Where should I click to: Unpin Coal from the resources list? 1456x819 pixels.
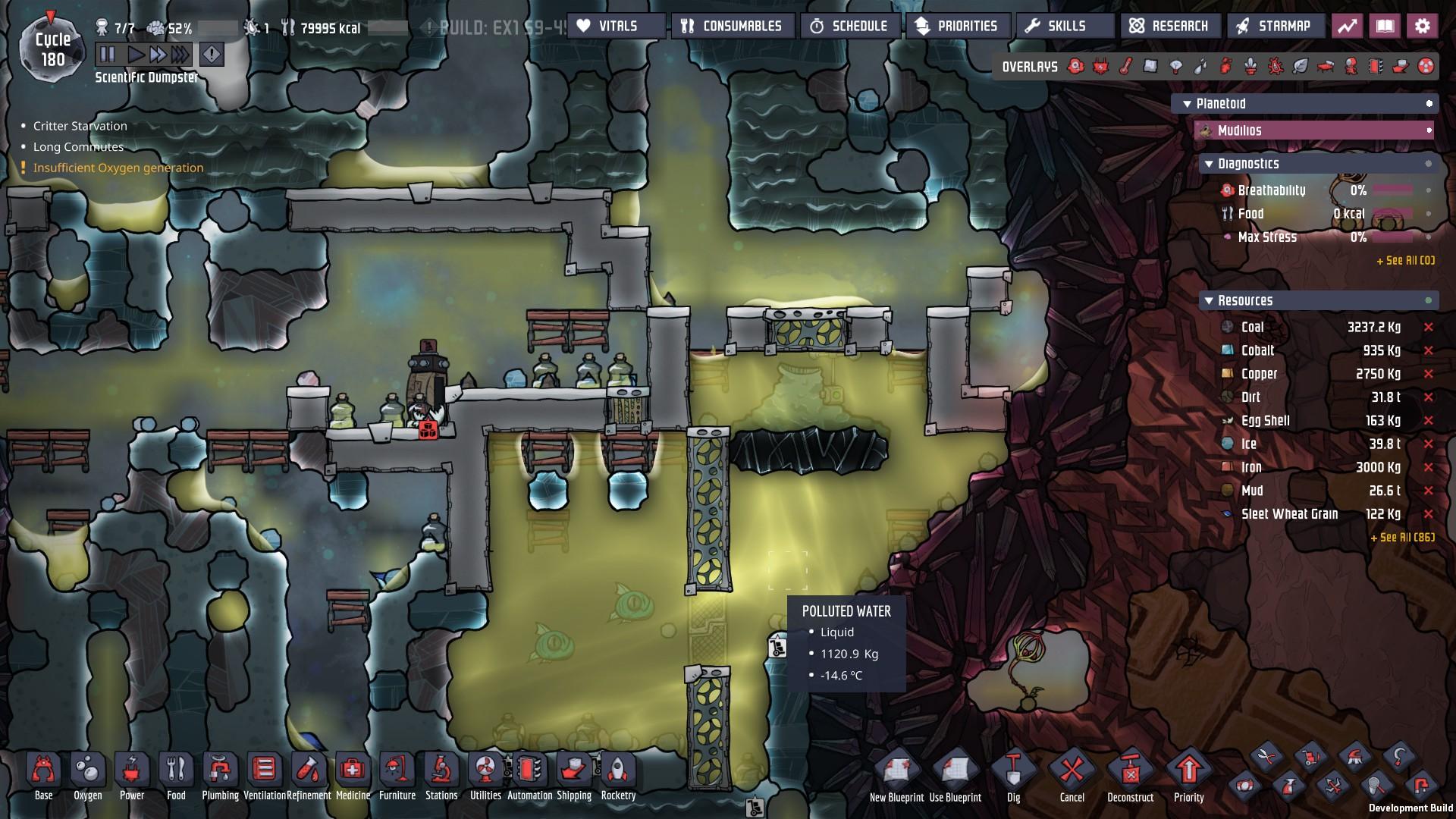[1429, 328]
